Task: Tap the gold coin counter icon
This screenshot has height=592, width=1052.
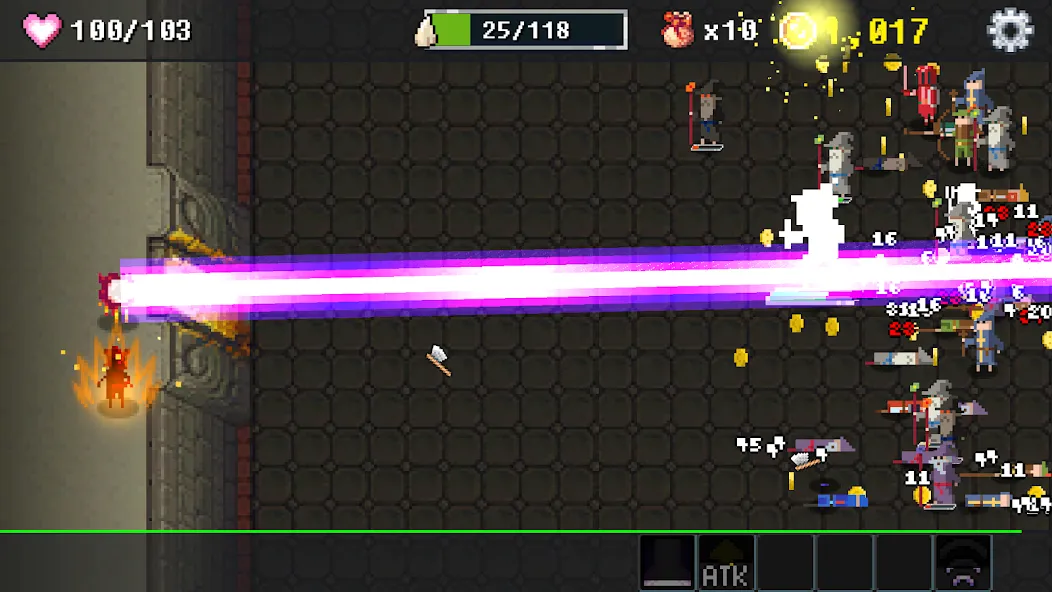Action: tap(799, 30)
